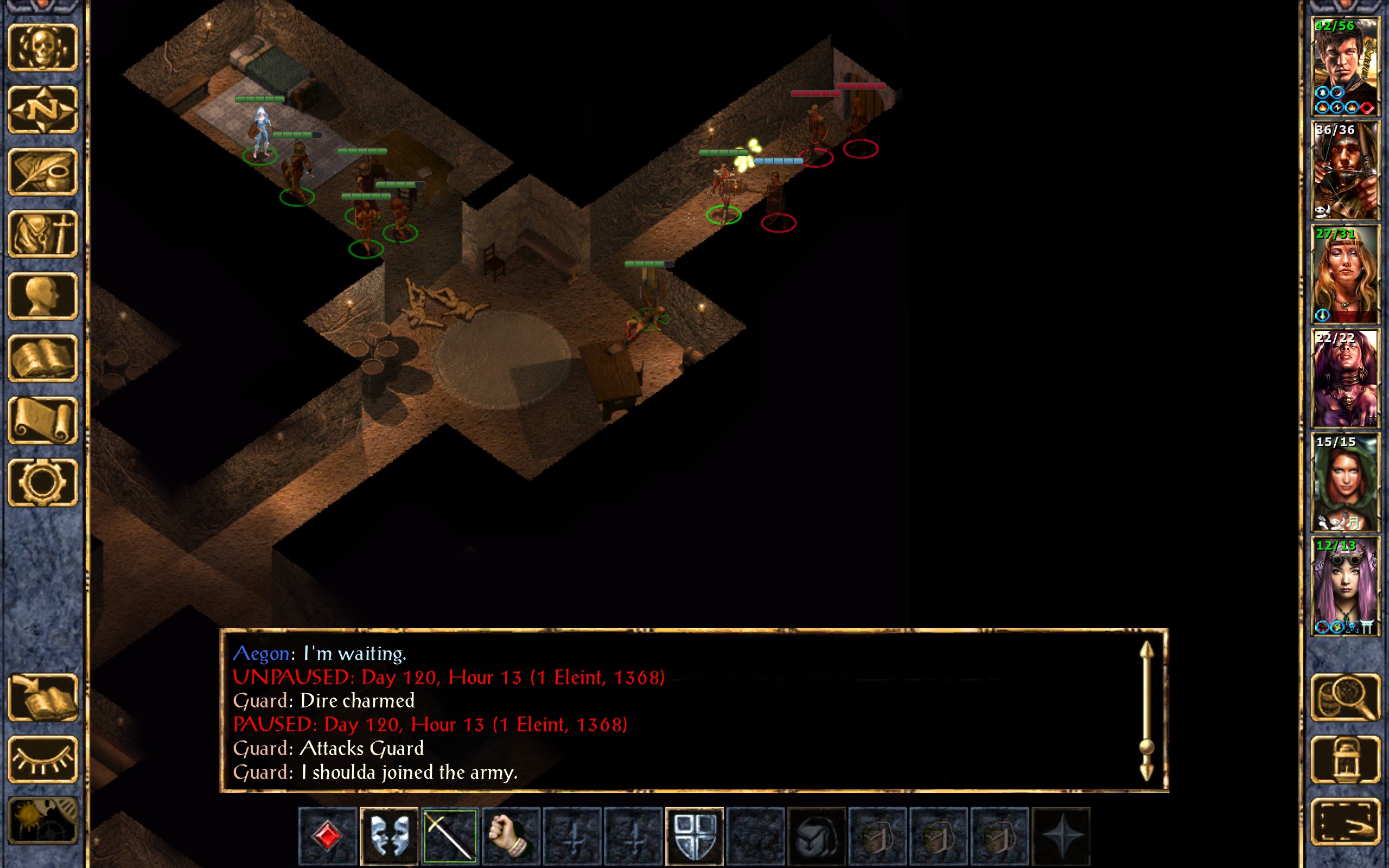Select the pink-haired portrait with 12/13 HP
The width and height of the screenshot is (1389, 868).
[1345, 586]
